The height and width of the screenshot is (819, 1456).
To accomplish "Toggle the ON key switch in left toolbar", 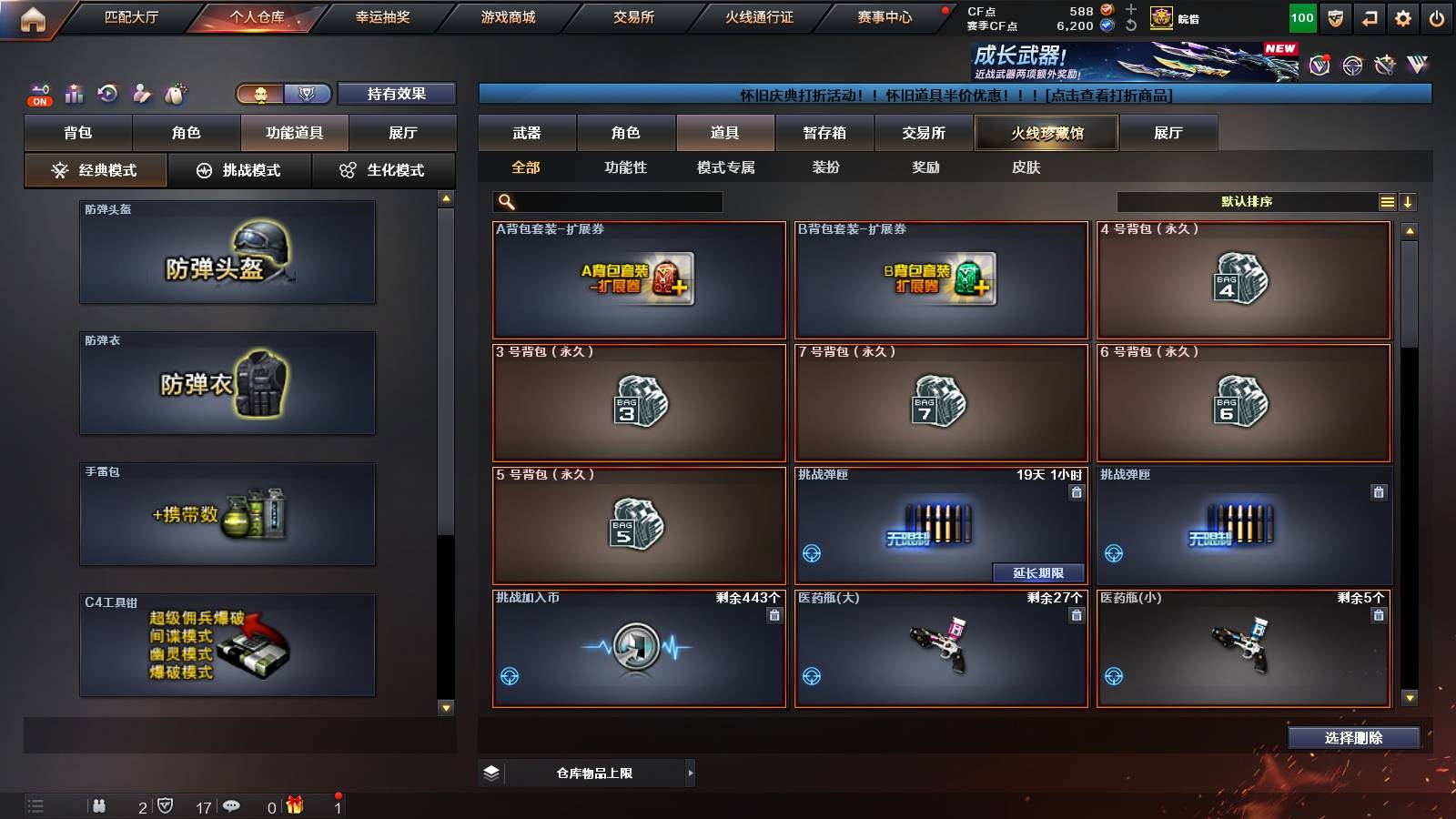I will (38, 96).
